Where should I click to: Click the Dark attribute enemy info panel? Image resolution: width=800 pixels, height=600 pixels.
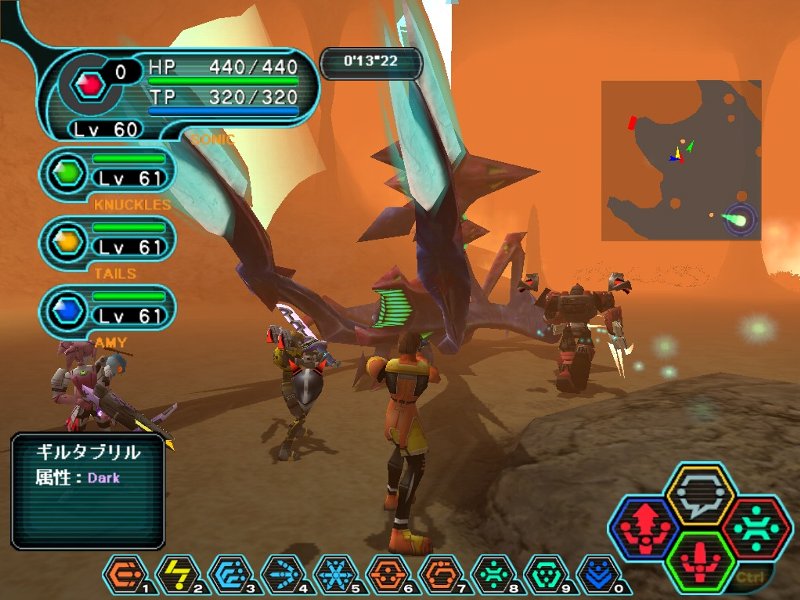tap(88, 490)
